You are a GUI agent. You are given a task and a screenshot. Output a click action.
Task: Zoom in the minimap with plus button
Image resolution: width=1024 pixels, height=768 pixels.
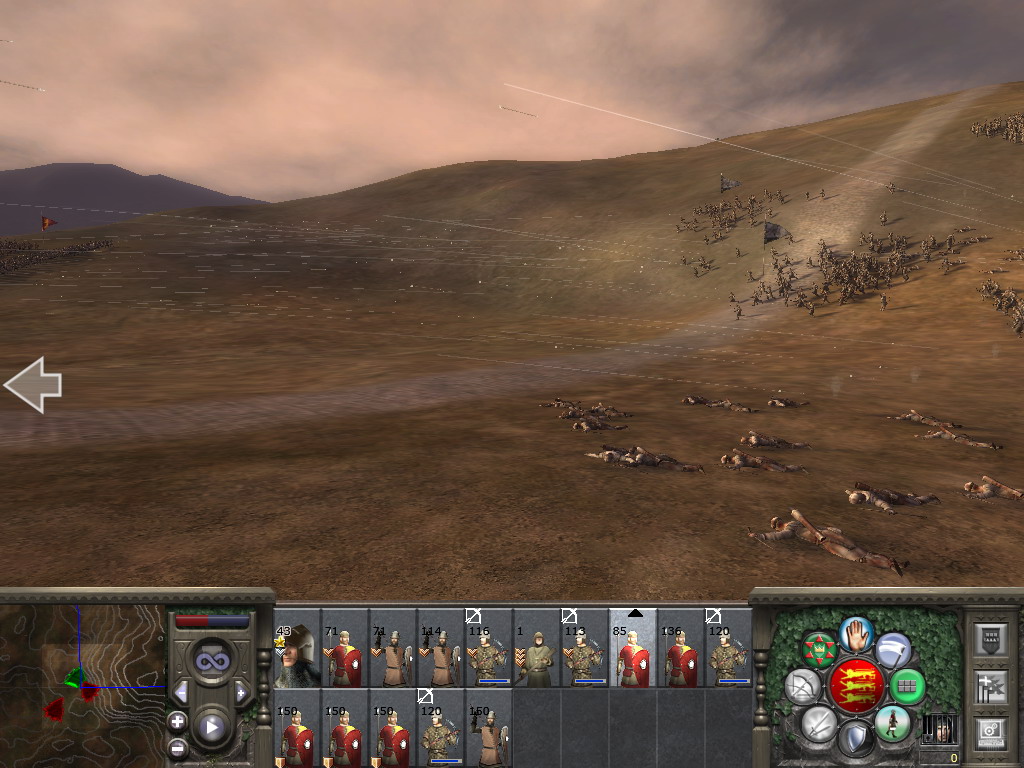177,721
